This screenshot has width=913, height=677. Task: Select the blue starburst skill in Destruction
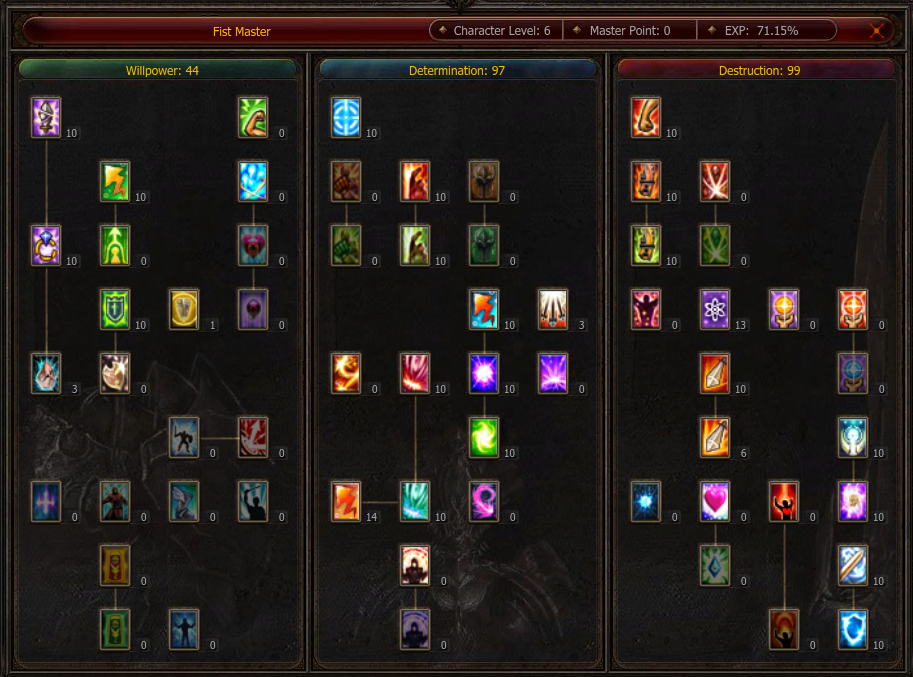click(646, 501)
